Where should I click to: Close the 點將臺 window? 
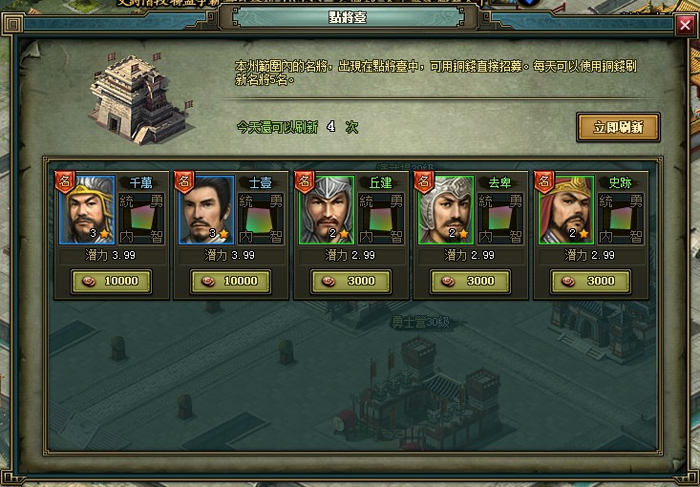click(x=685, y=24)
